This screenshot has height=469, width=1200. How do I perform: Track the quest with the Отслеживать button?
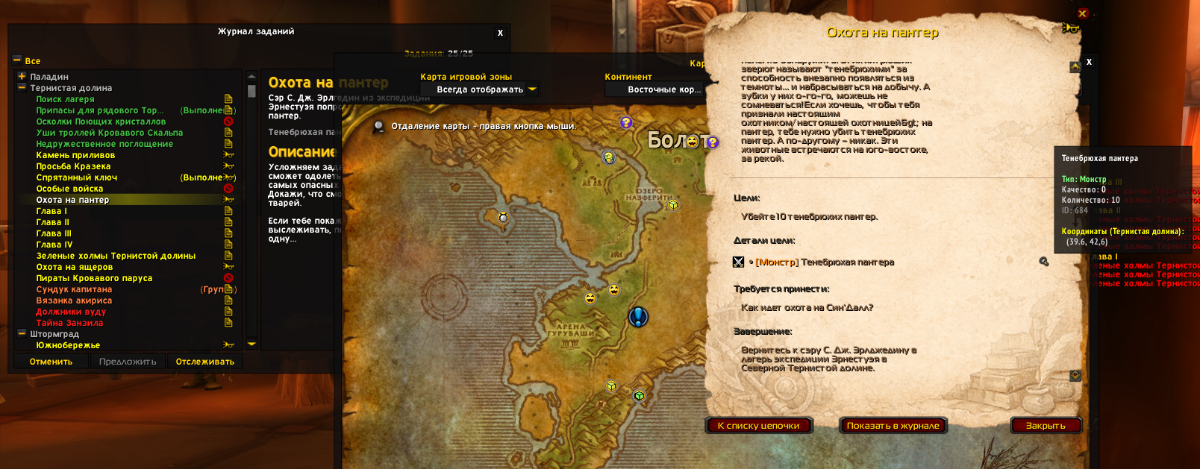click(x=204, y=362)
